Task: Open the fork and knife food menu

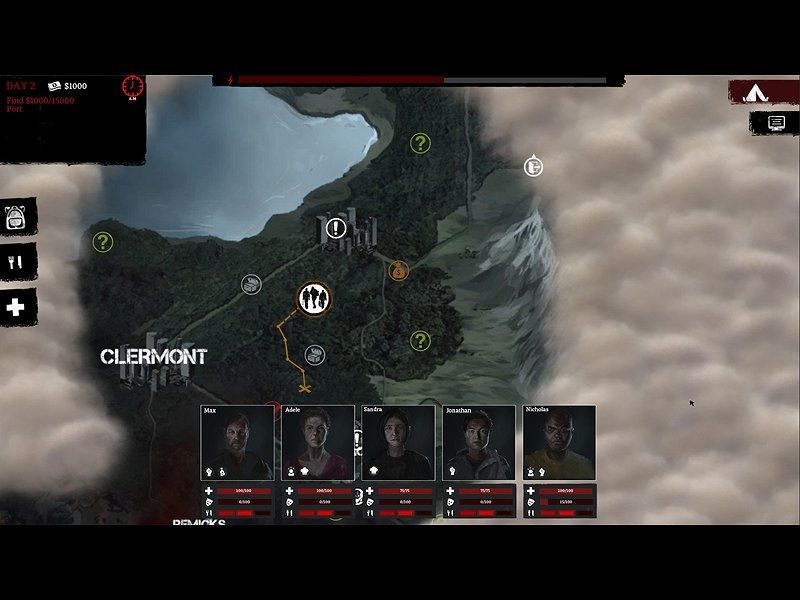Action: [x=17, y=262]
